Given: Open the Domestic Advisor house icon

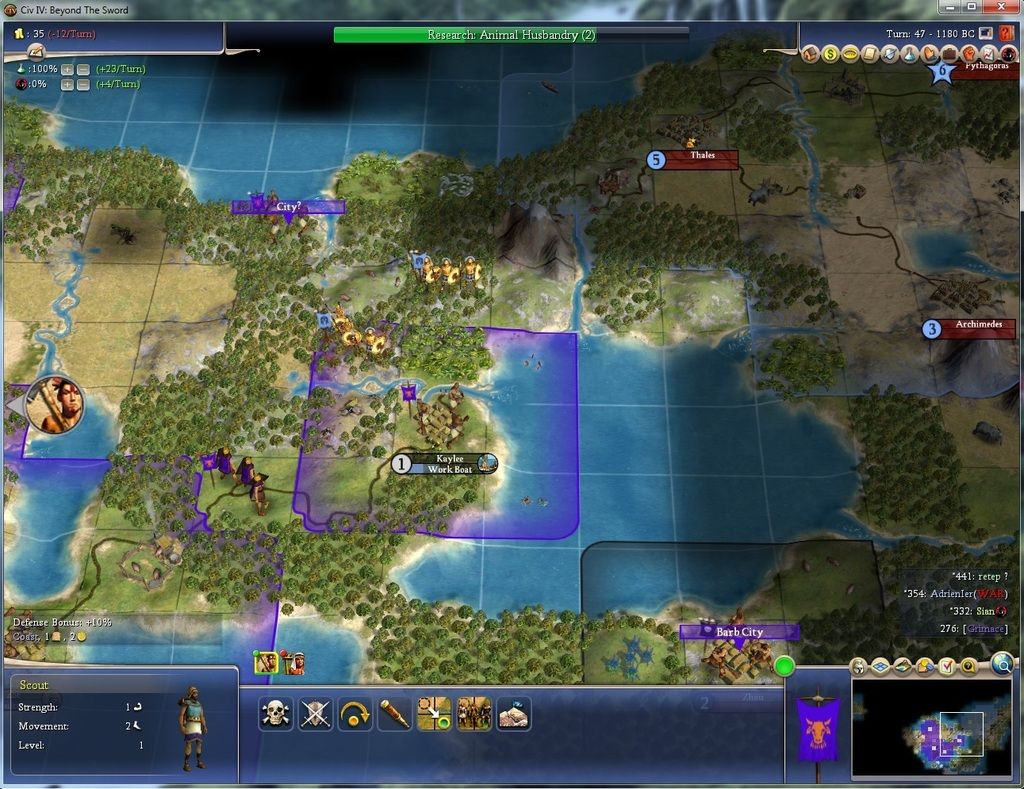Looking at the screenshot, I should [x=811, y=54].
